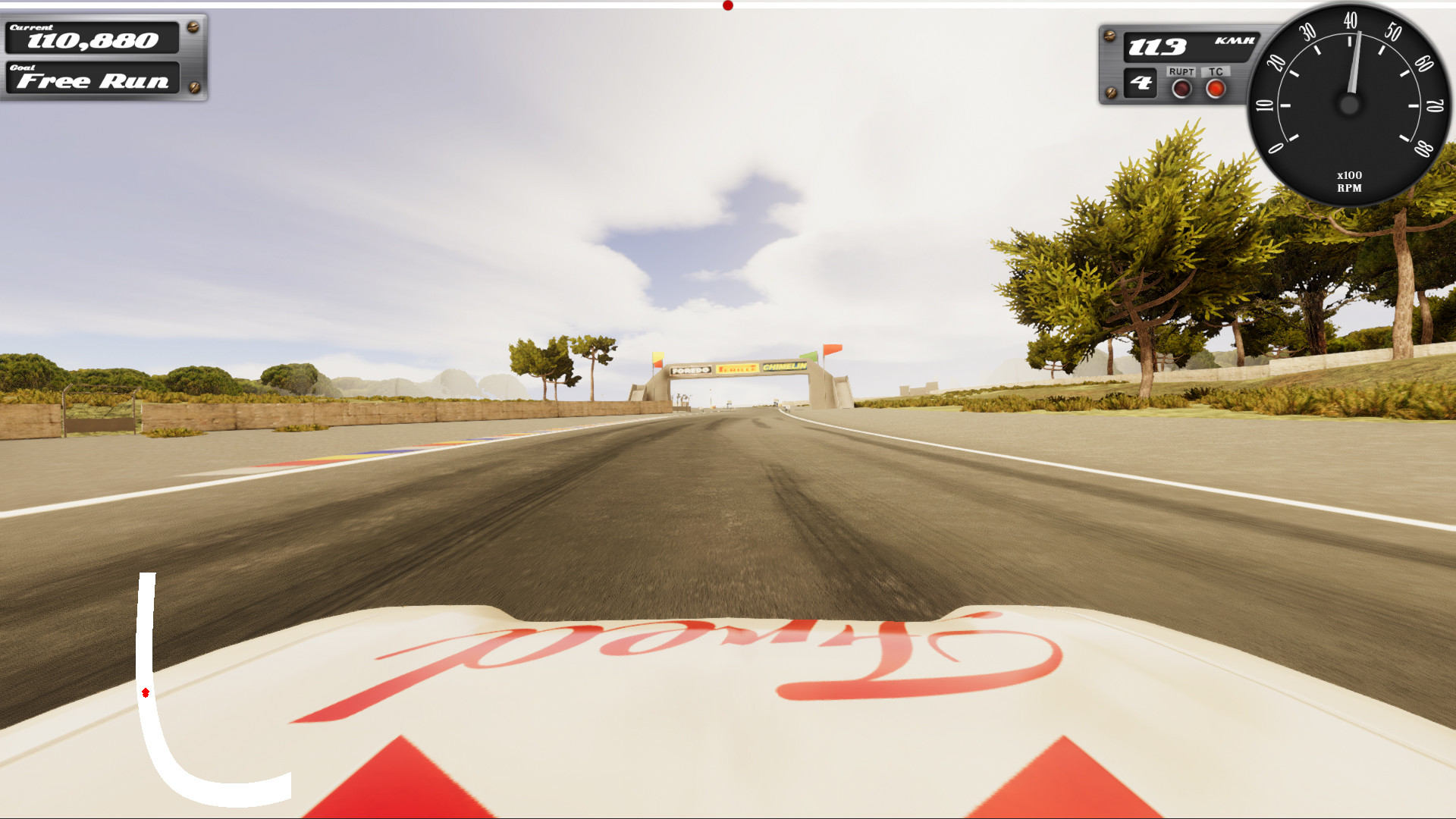
Task: Click the screw on the speedometer panel
Action: pos(1110,34)
